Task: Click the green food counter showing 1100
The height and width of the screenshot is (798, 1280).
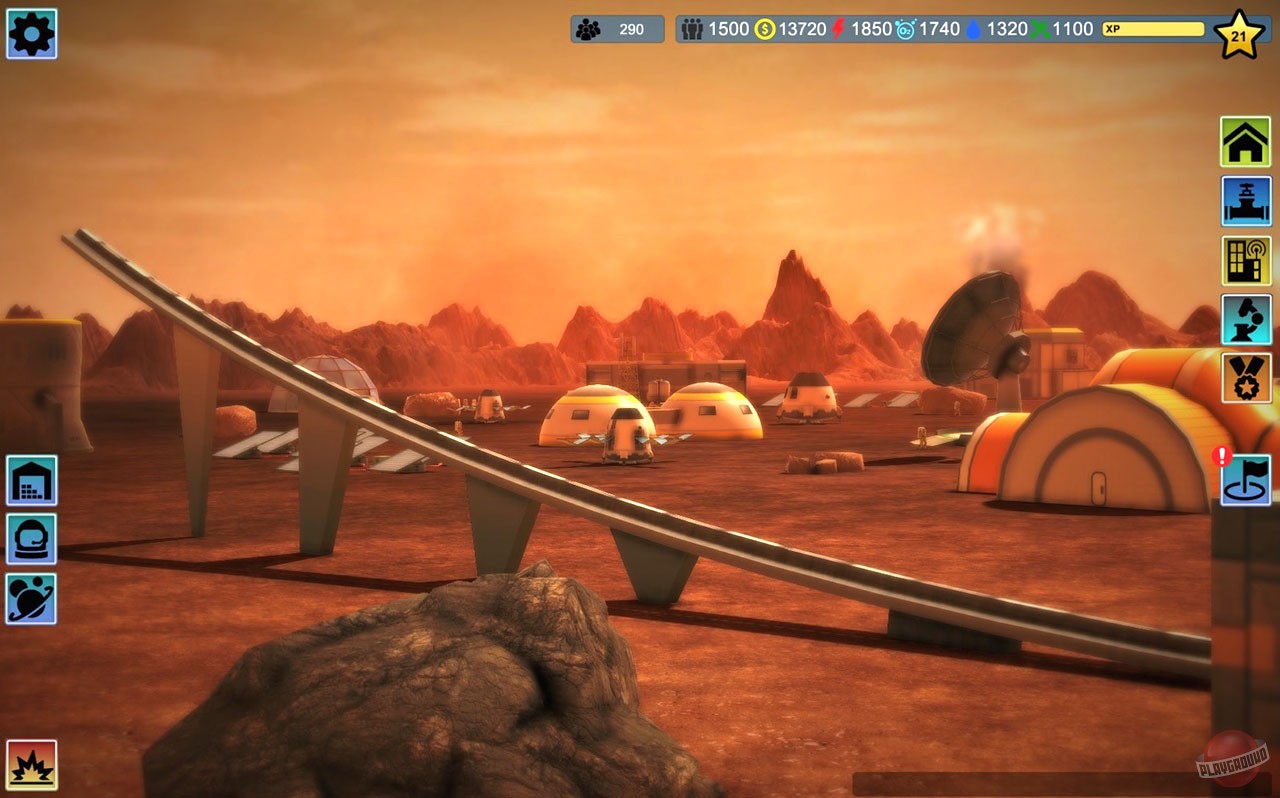Action: [1070, 29]
